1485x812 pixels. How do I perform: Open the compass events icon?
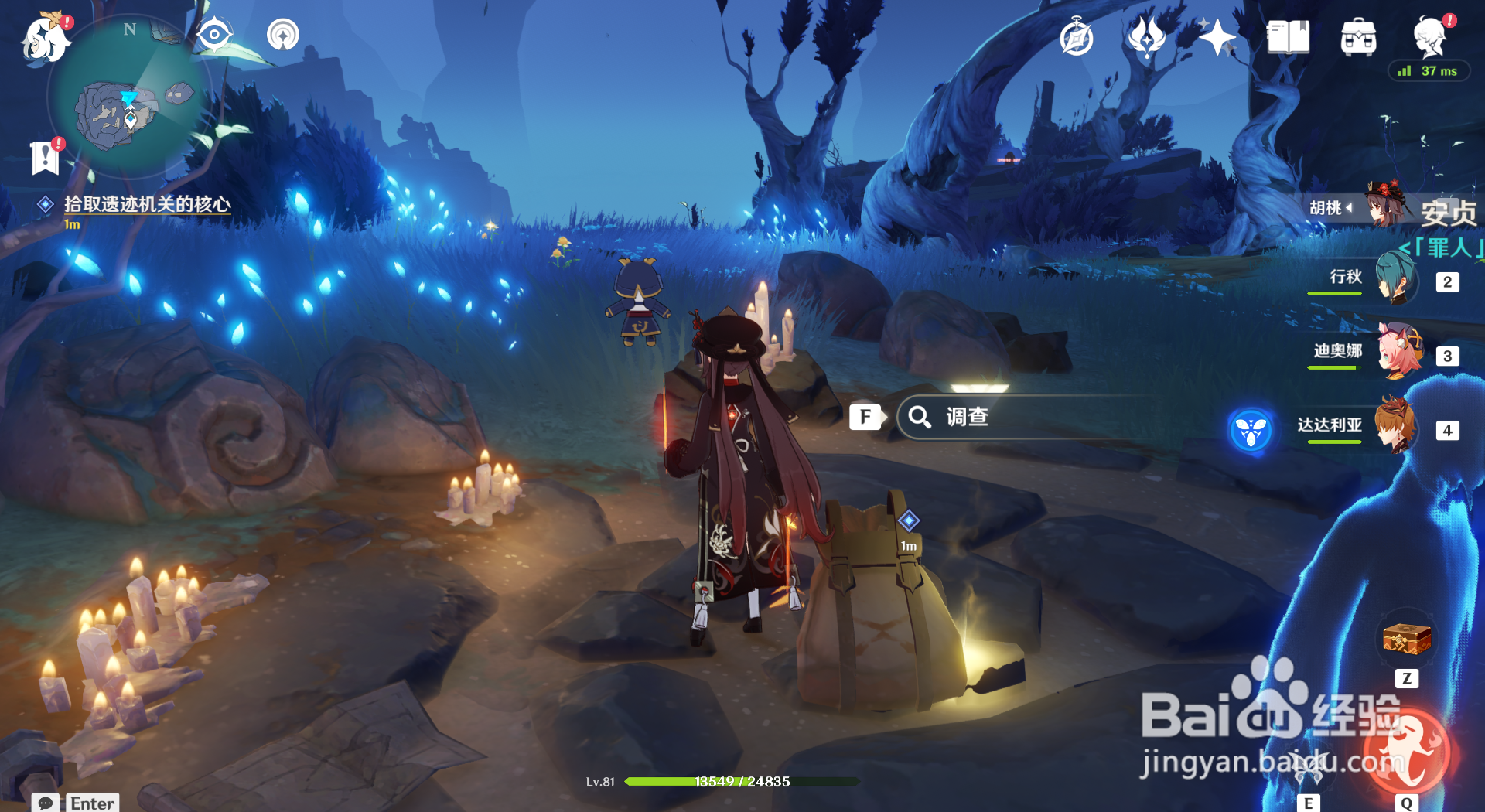point(1077,38)
